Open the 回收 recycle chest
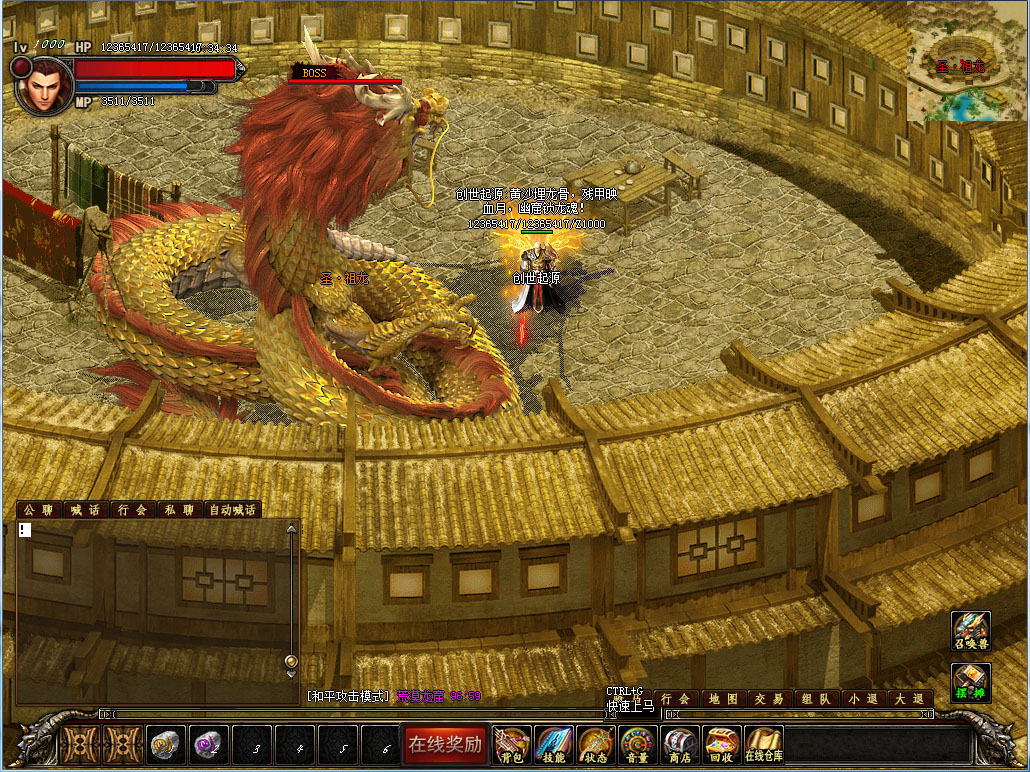Viewport: 1030px width, 772px height. click(x=721, y=744)
